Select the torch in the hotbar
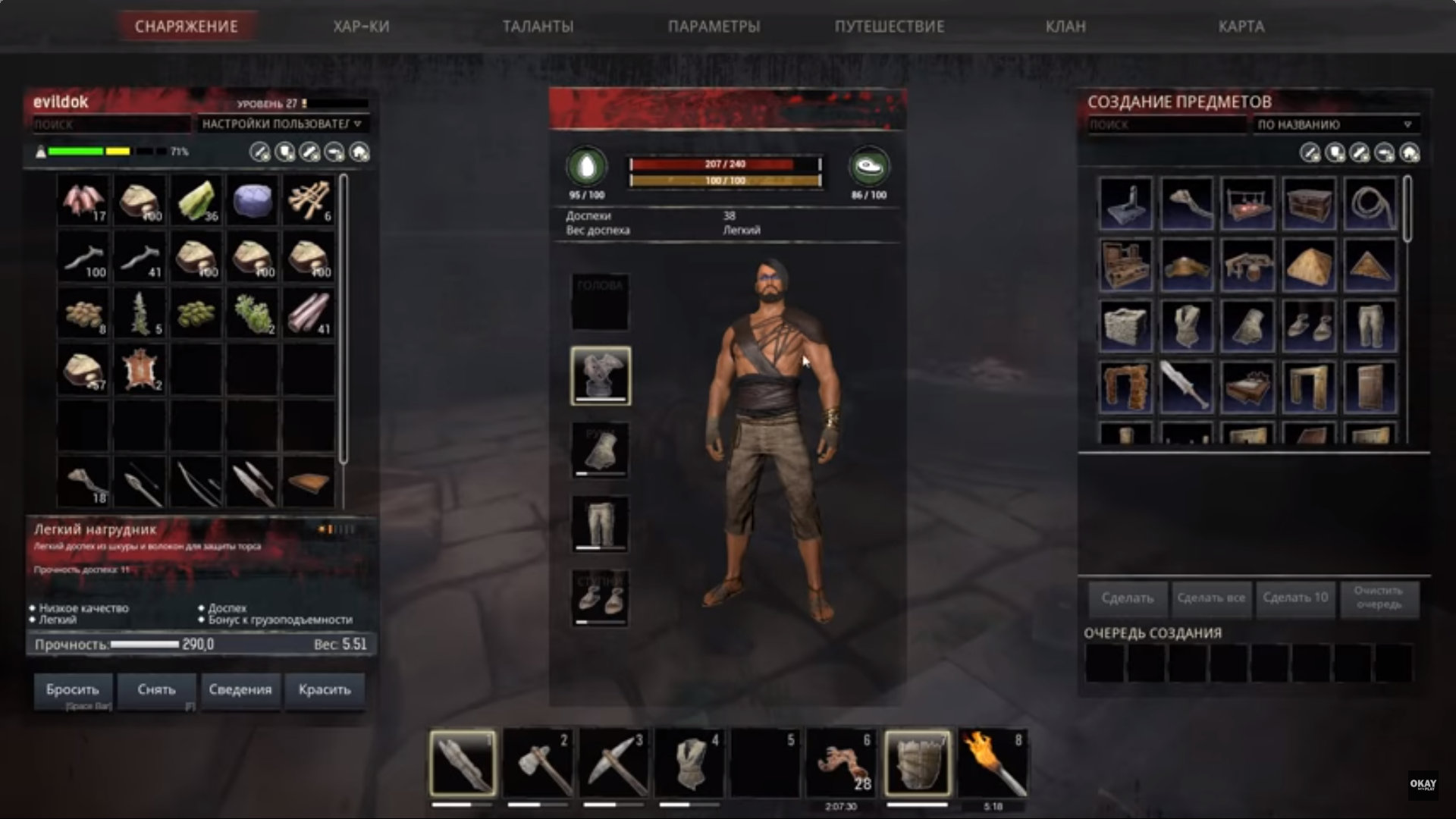This screenshot has height=819, width=1456. (x=993, y=762)
